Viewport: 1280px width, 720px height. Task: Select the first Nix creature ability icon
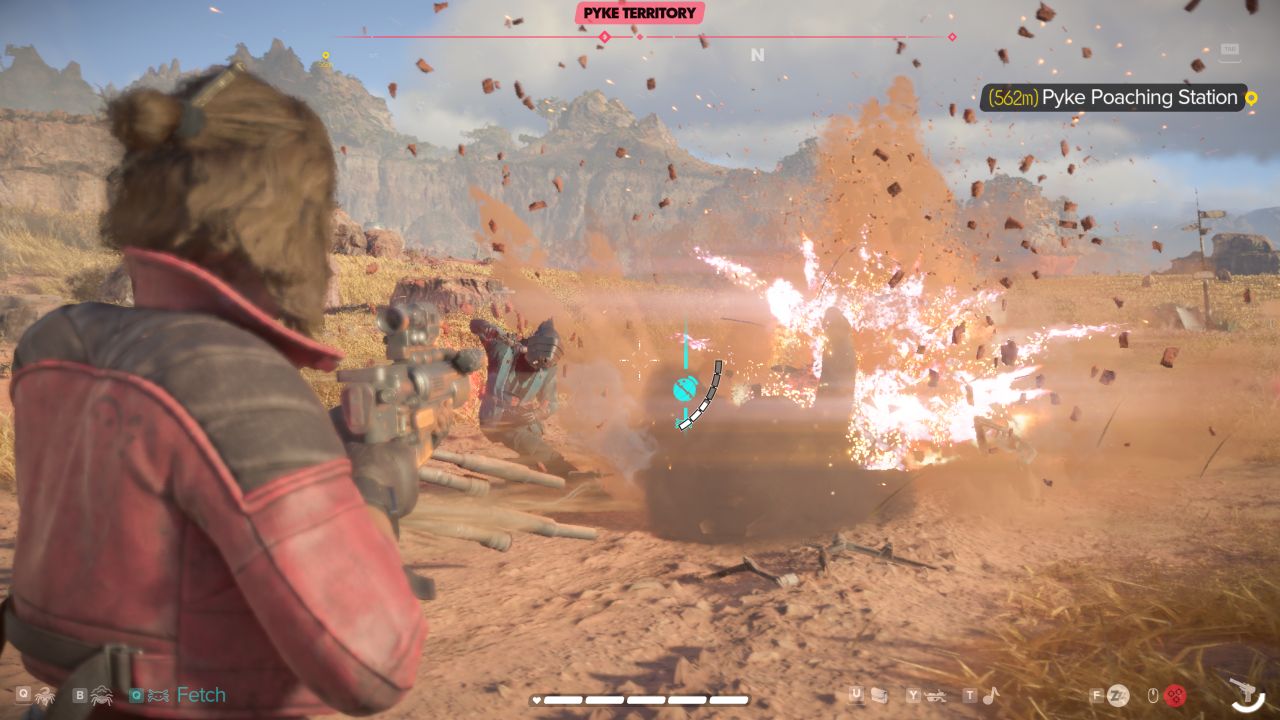tap(45, 695)
